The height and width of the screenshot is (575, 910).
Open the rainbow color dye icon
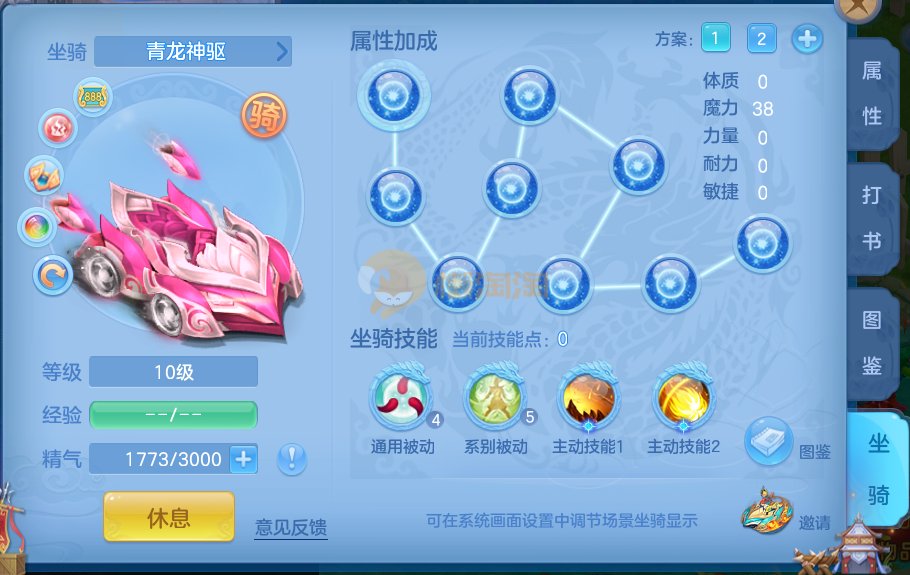pos(38,227)
